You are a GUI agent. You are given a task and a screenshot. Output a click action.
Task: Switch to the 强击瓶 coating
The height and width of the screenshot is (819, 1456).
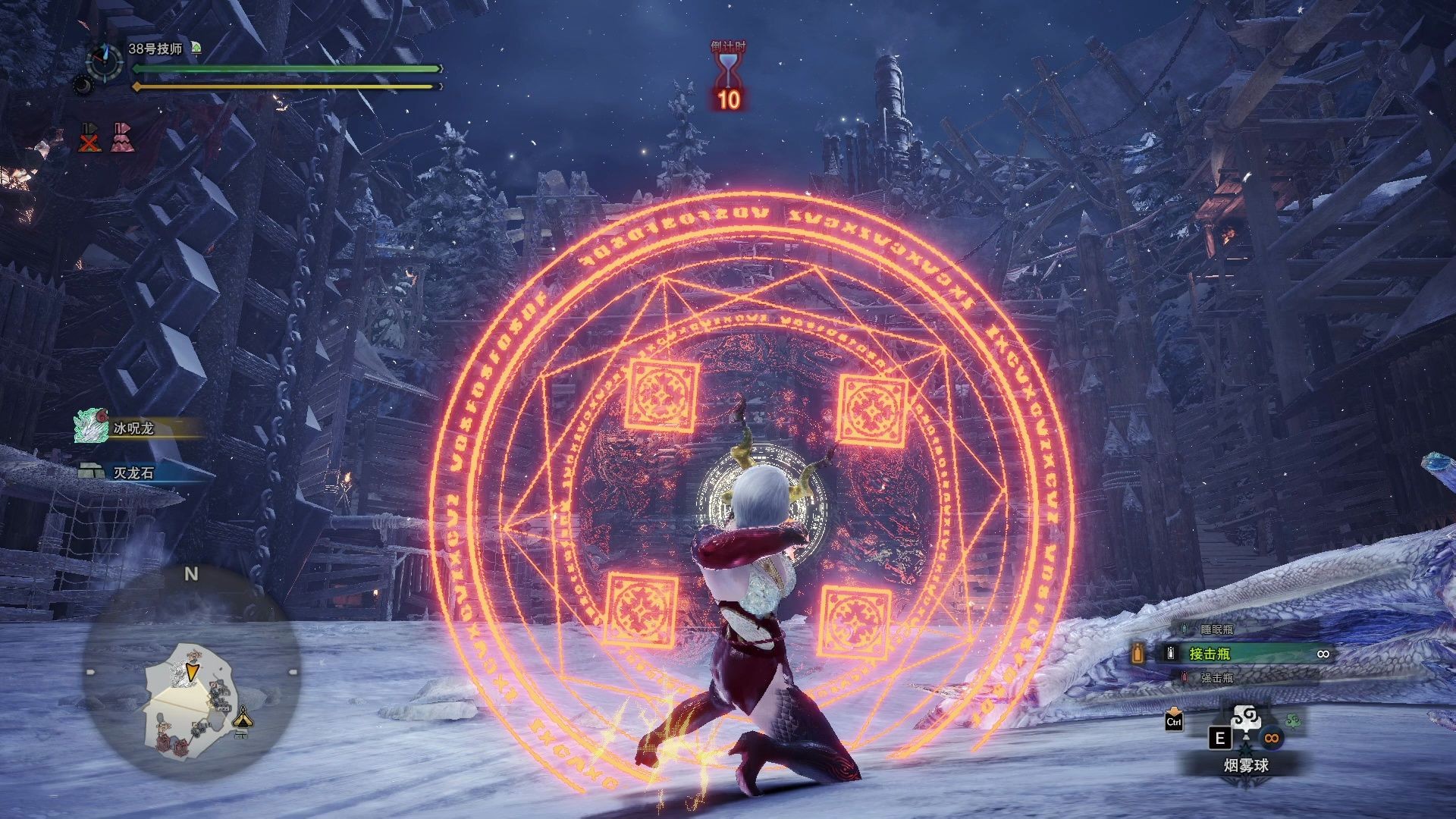(1216, 678)
